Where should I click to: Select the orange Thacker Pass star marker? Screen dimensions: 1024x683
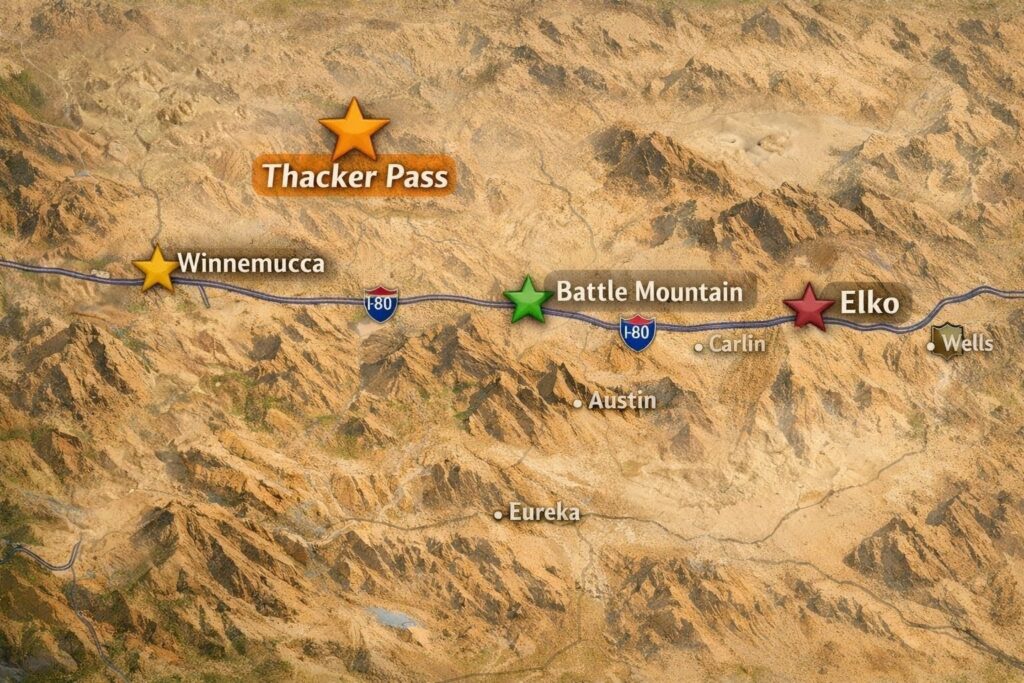[354, 129]
